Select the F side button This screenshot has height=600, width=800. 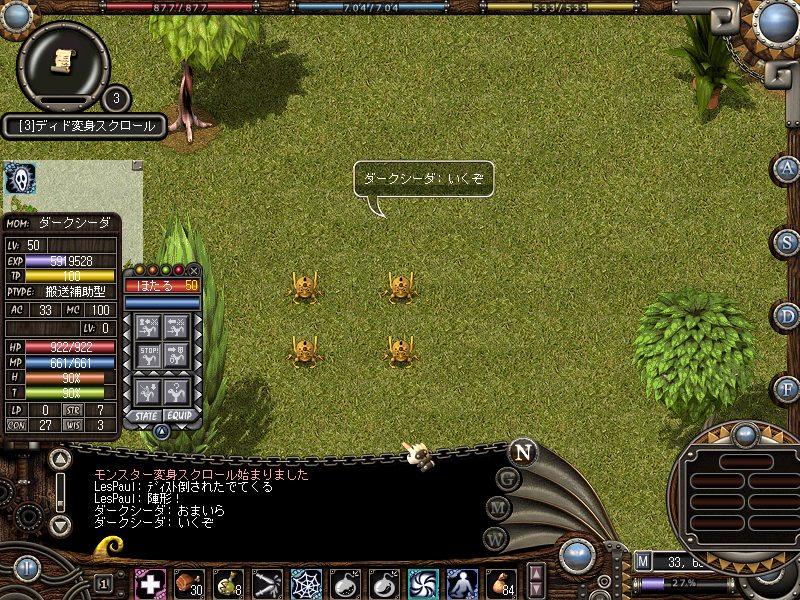(788, 388)
